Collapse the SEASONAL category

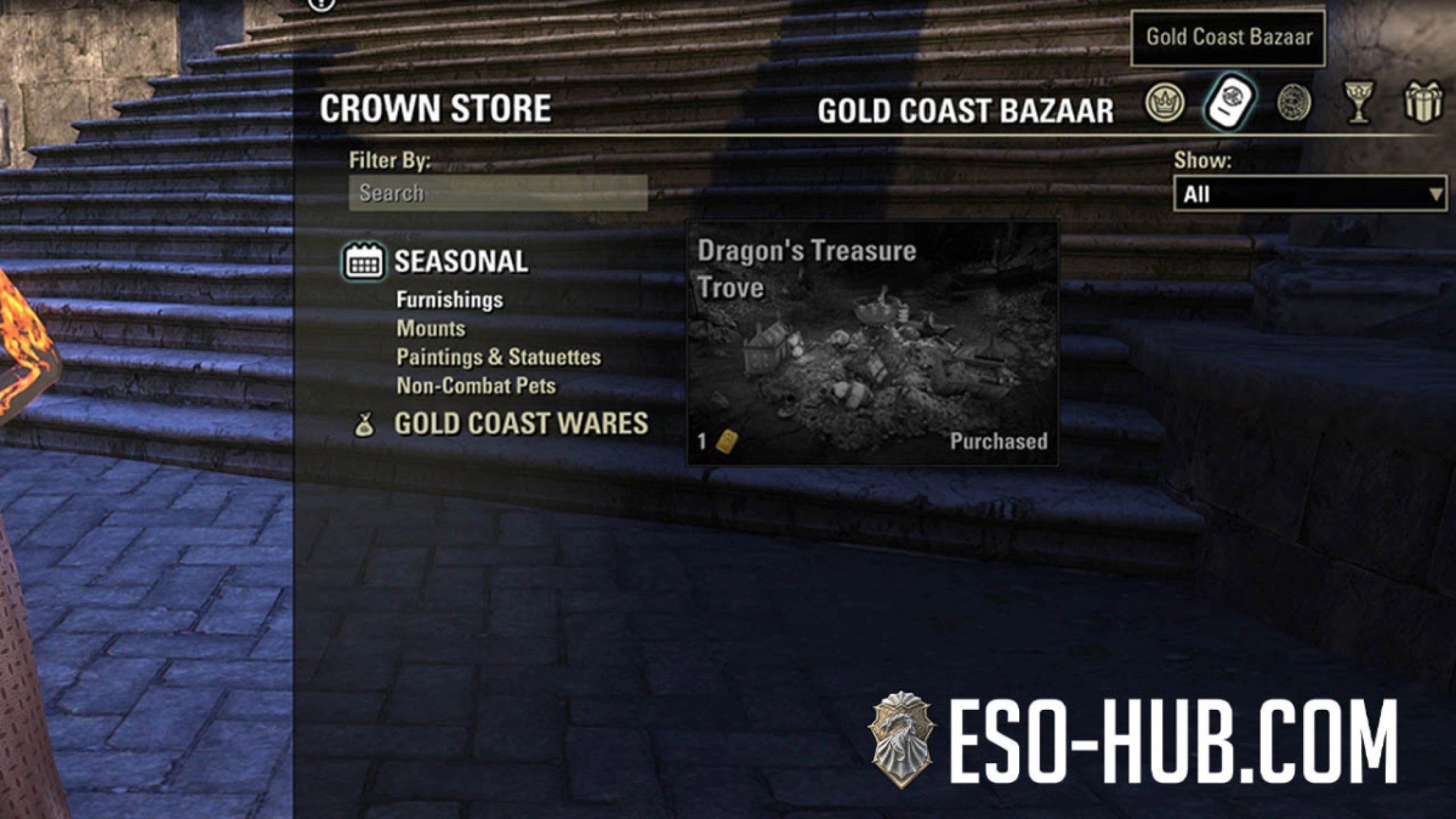460,261
